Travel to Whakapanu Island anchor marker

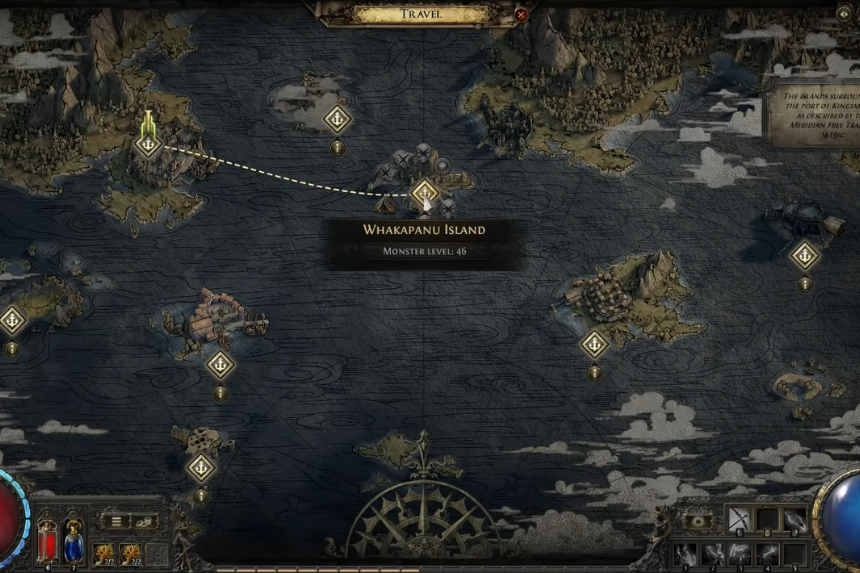coord(425,191)
